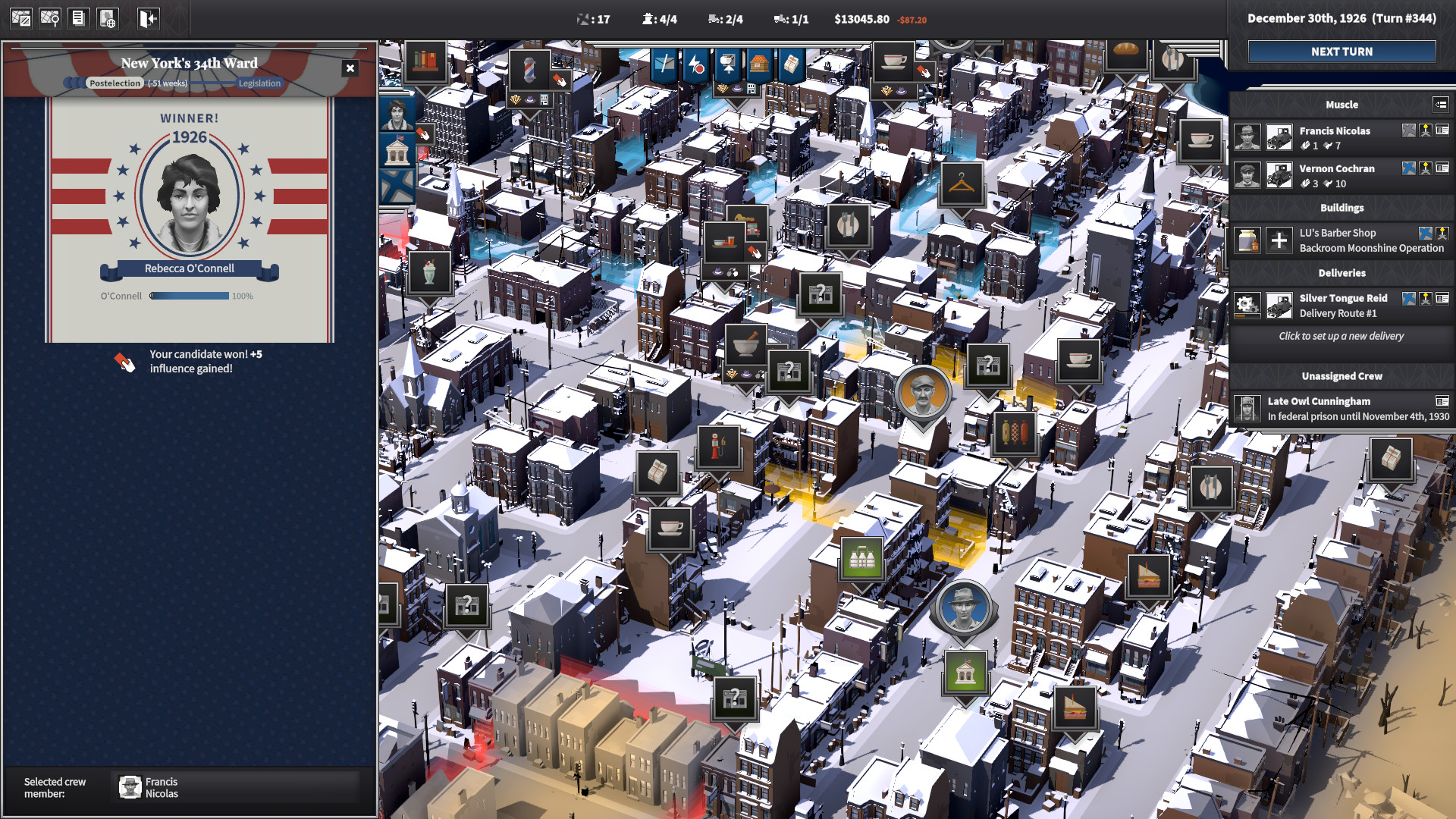Click the clothes hanger map marker
Image resolution: width=1456 pixels, height=819 pixels.
(x=963, y=184)
